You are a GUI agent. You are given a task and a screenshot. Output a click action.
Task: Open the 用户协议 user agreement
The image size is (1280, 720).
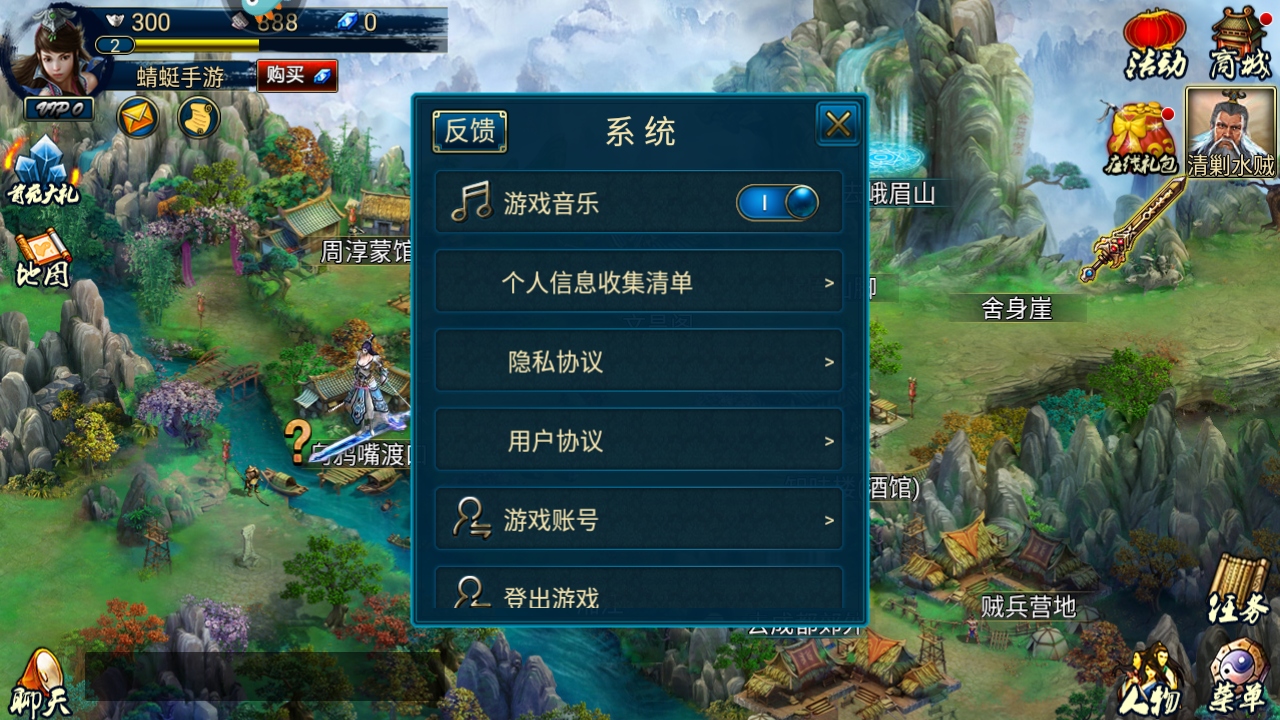click(638, 440)
